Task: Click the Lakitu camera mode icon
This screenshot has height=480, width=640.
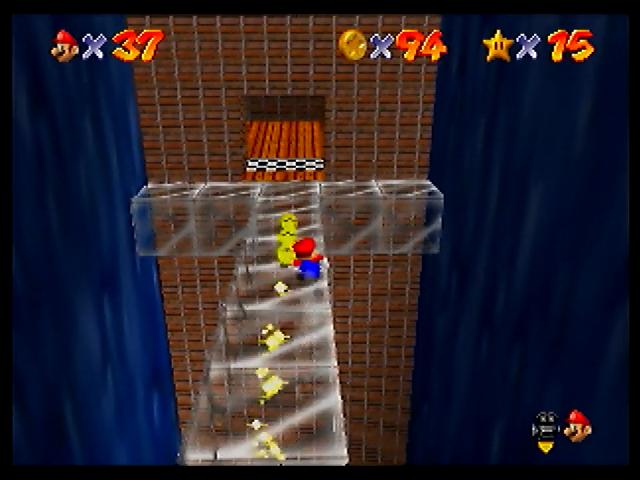Action: [x=547, y=427]
